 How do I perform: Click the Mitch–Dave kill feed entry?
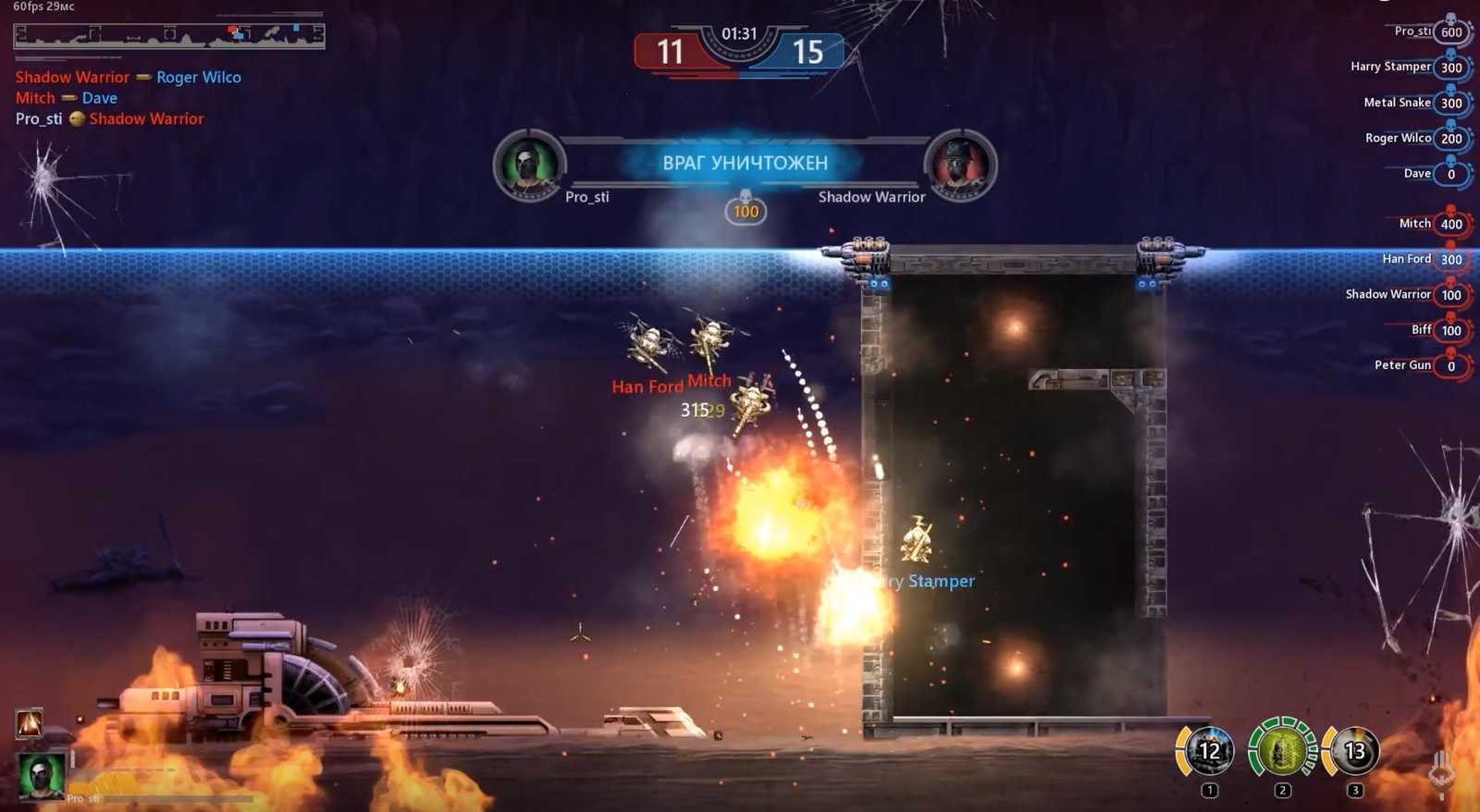[x=67, y=98]
